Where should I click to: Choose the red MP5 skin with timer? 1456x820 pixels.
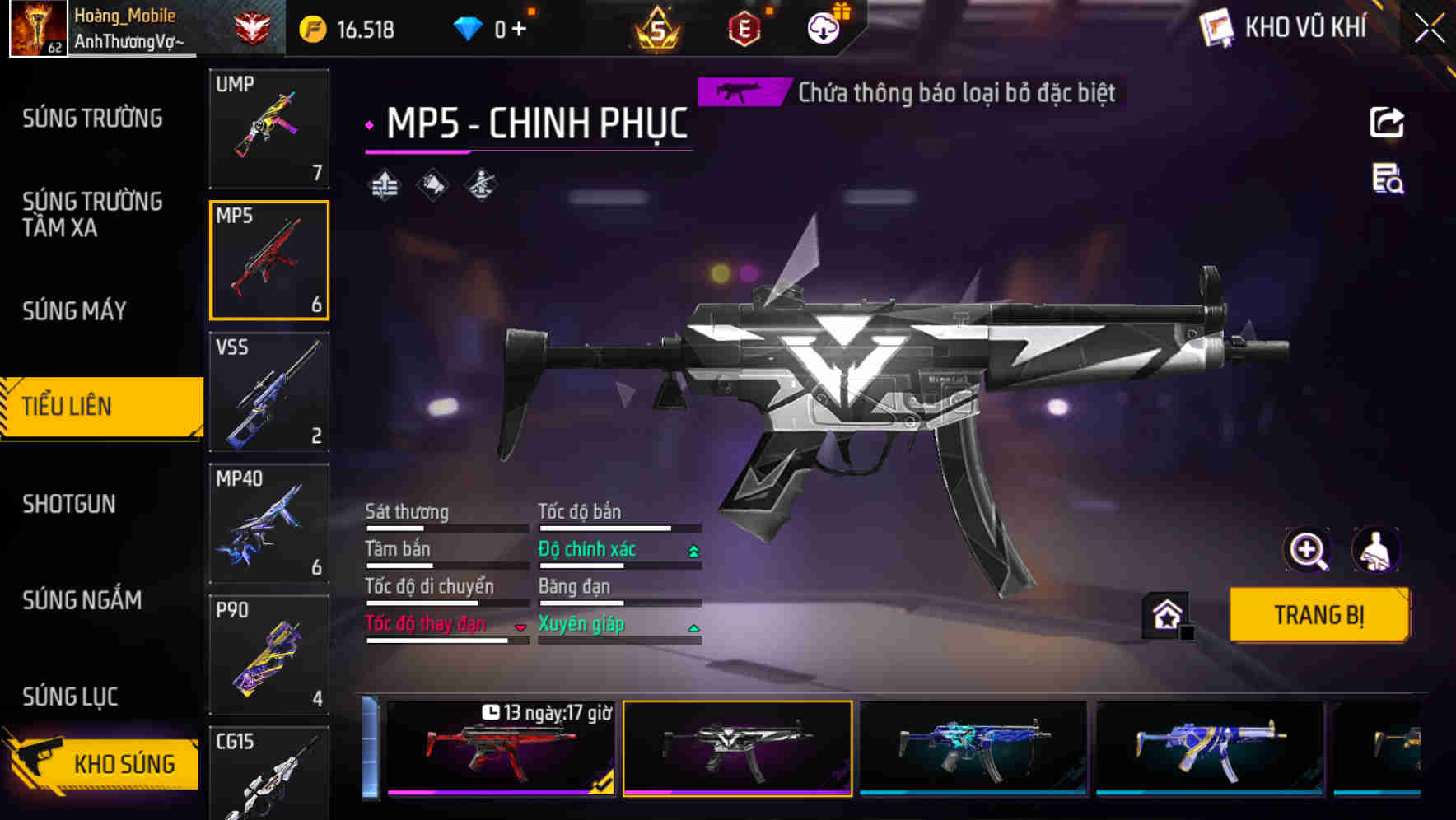pos(501,748)
